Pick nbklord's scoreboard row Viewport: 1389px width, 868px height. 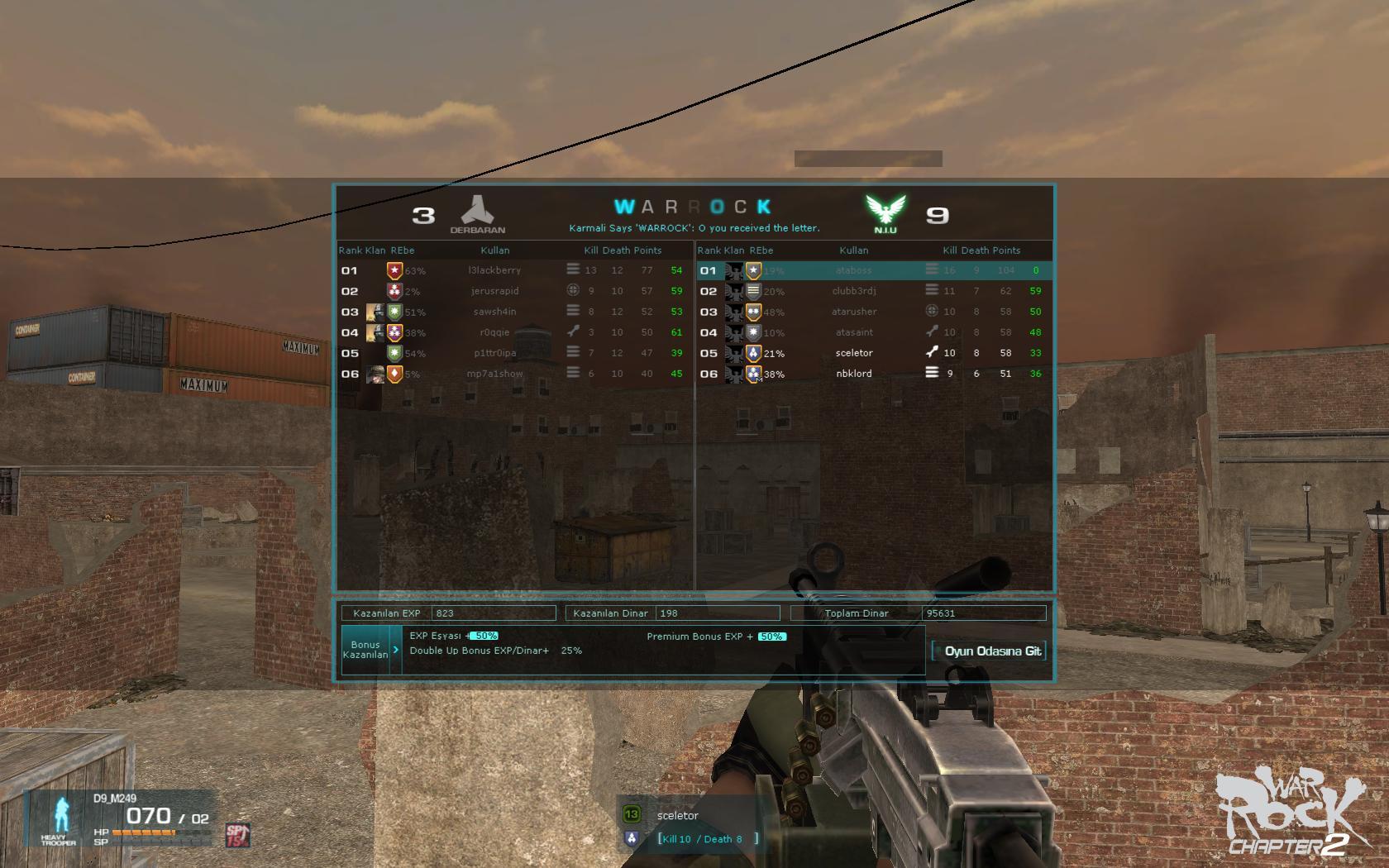[853, 374]
